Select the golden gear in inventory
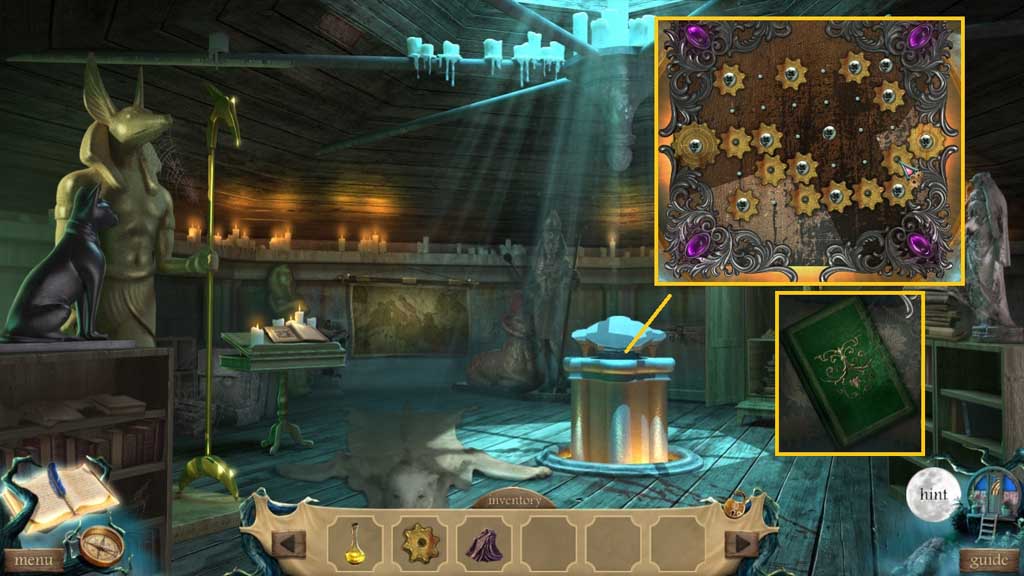 421,543
